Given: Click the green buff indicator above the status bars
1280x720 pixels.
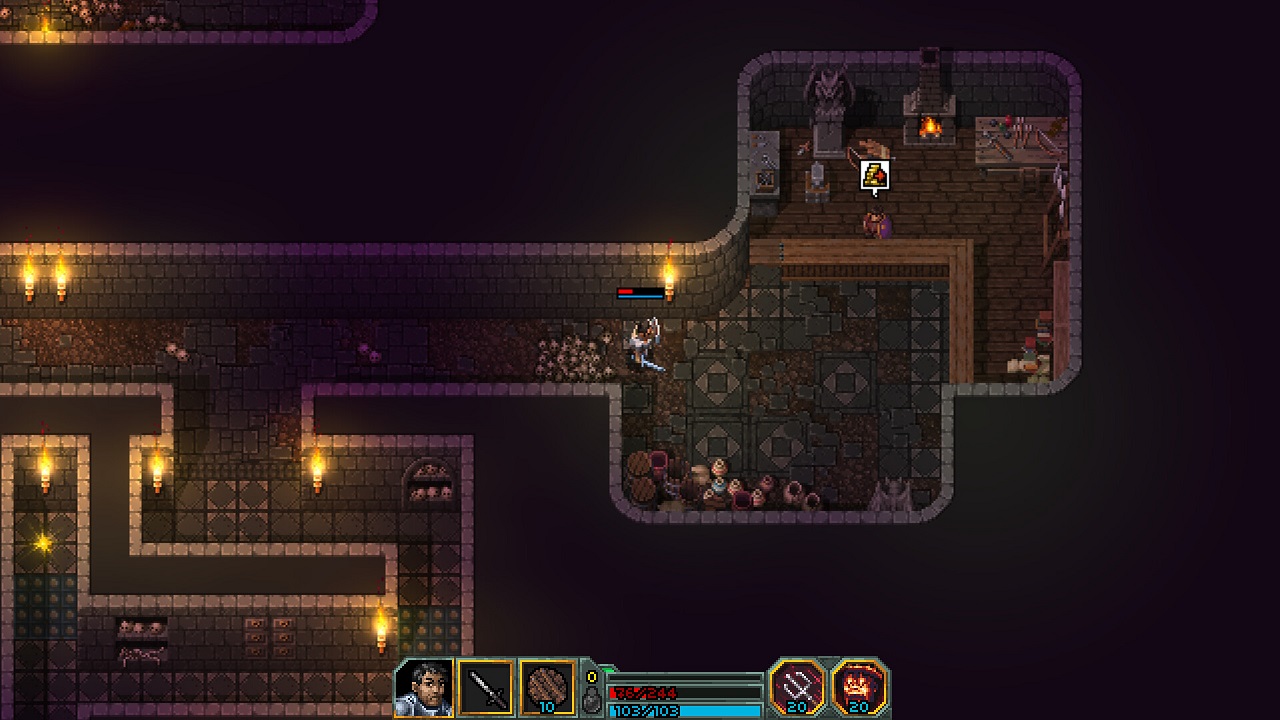Looking at the screenshot, I should (x=606, y=669).
